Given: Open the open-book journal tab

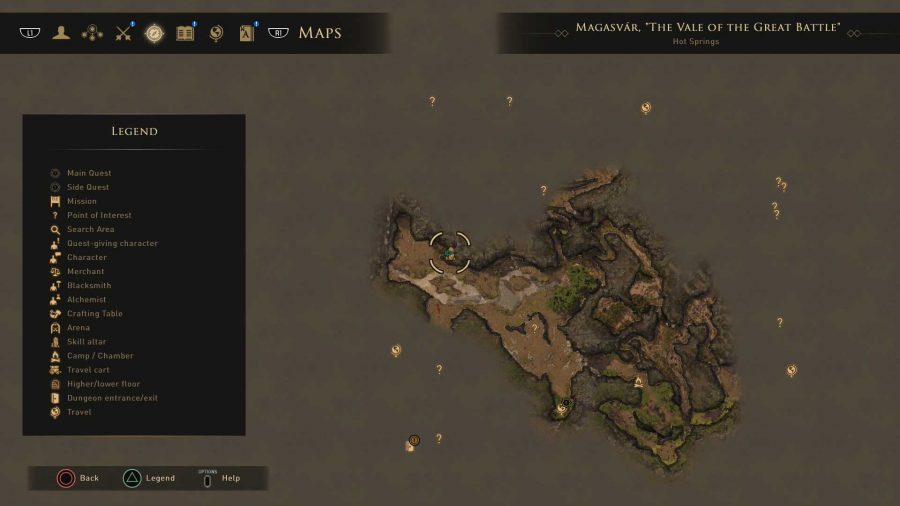Looking at the screenshot, I should (185, 33).
